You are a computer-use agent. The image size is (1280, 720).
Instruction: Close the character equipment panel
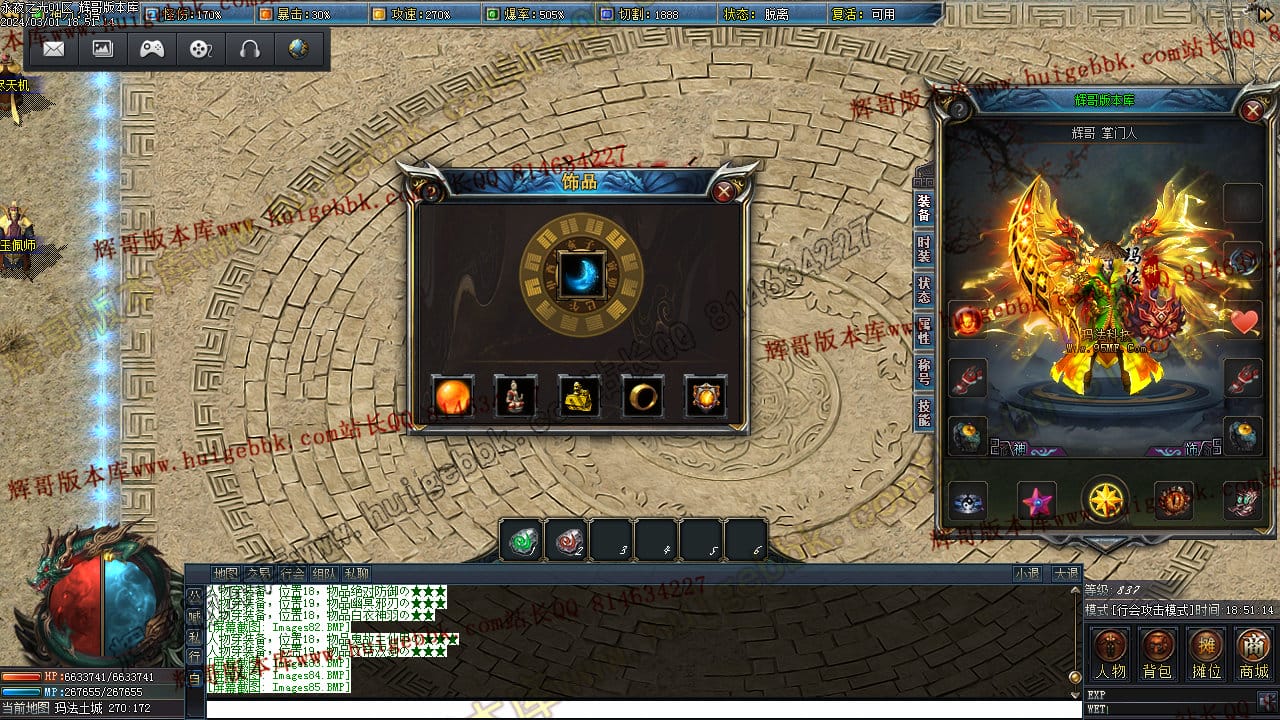(1252, 110)
